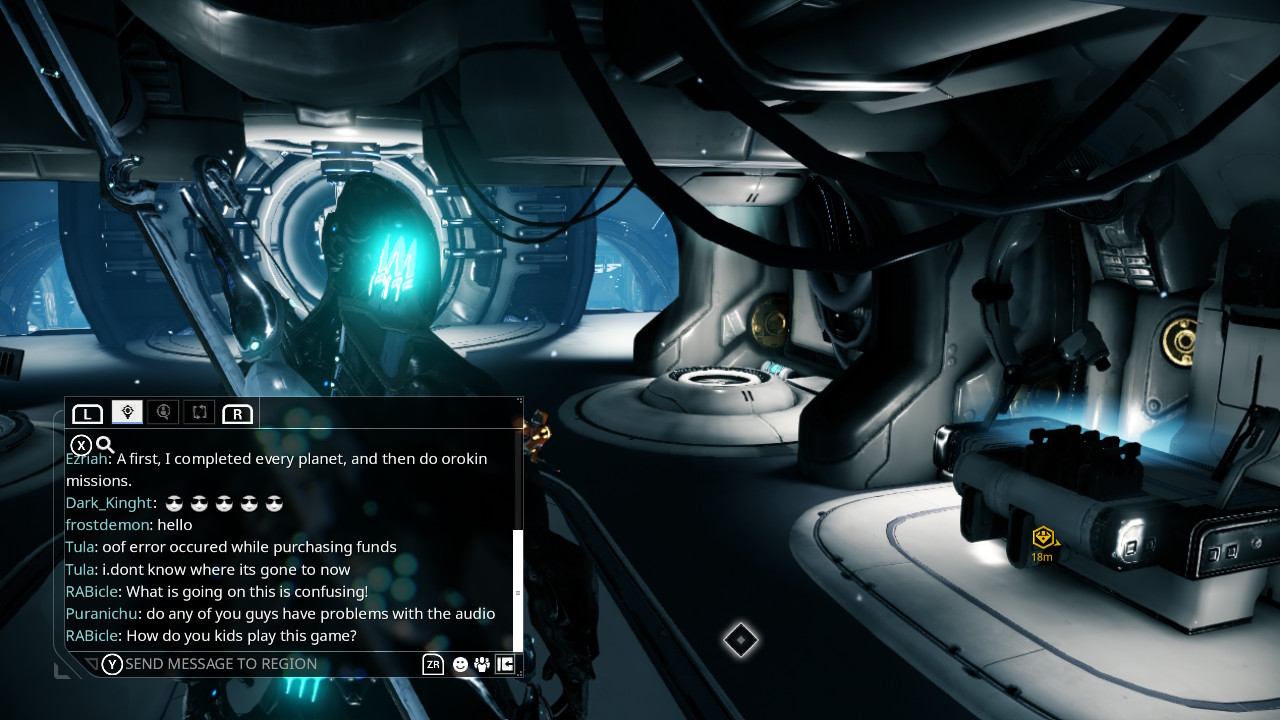The width and height of the screenshot is (1280, 720).
Task: Click Dark_Kinght's name in chat
Action: [x=109, y=503]
